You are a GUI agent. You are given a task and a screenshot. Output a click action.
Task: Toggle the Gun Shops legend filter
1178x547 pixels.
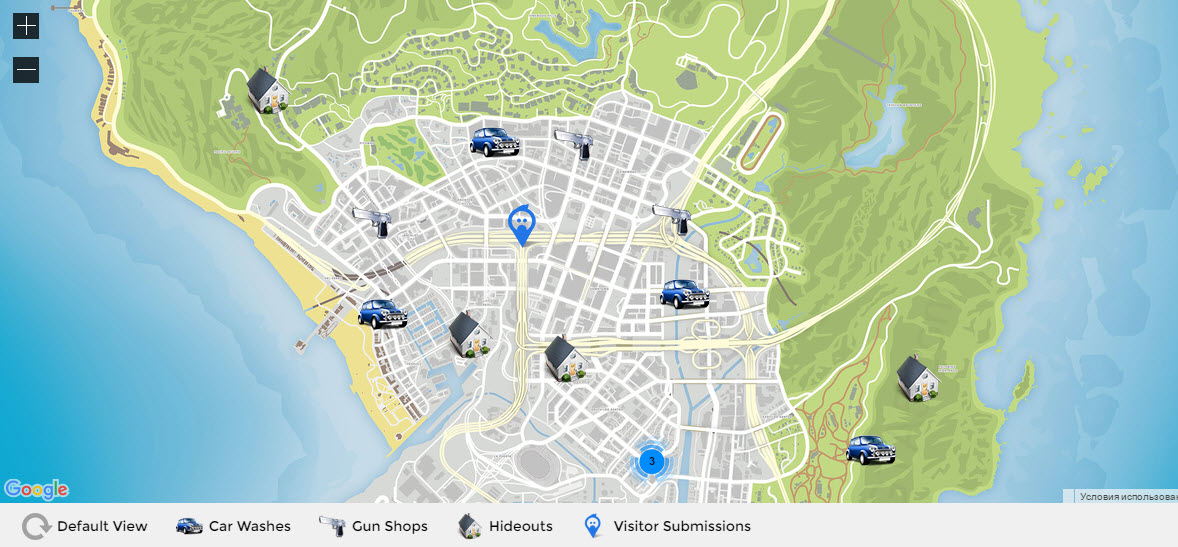(x=373, y=526)
